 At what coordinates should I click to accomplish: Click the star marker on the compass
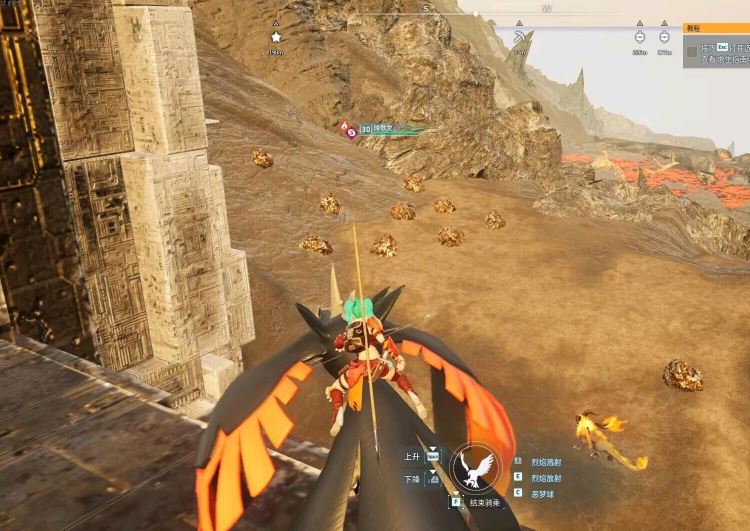point(276,37)
